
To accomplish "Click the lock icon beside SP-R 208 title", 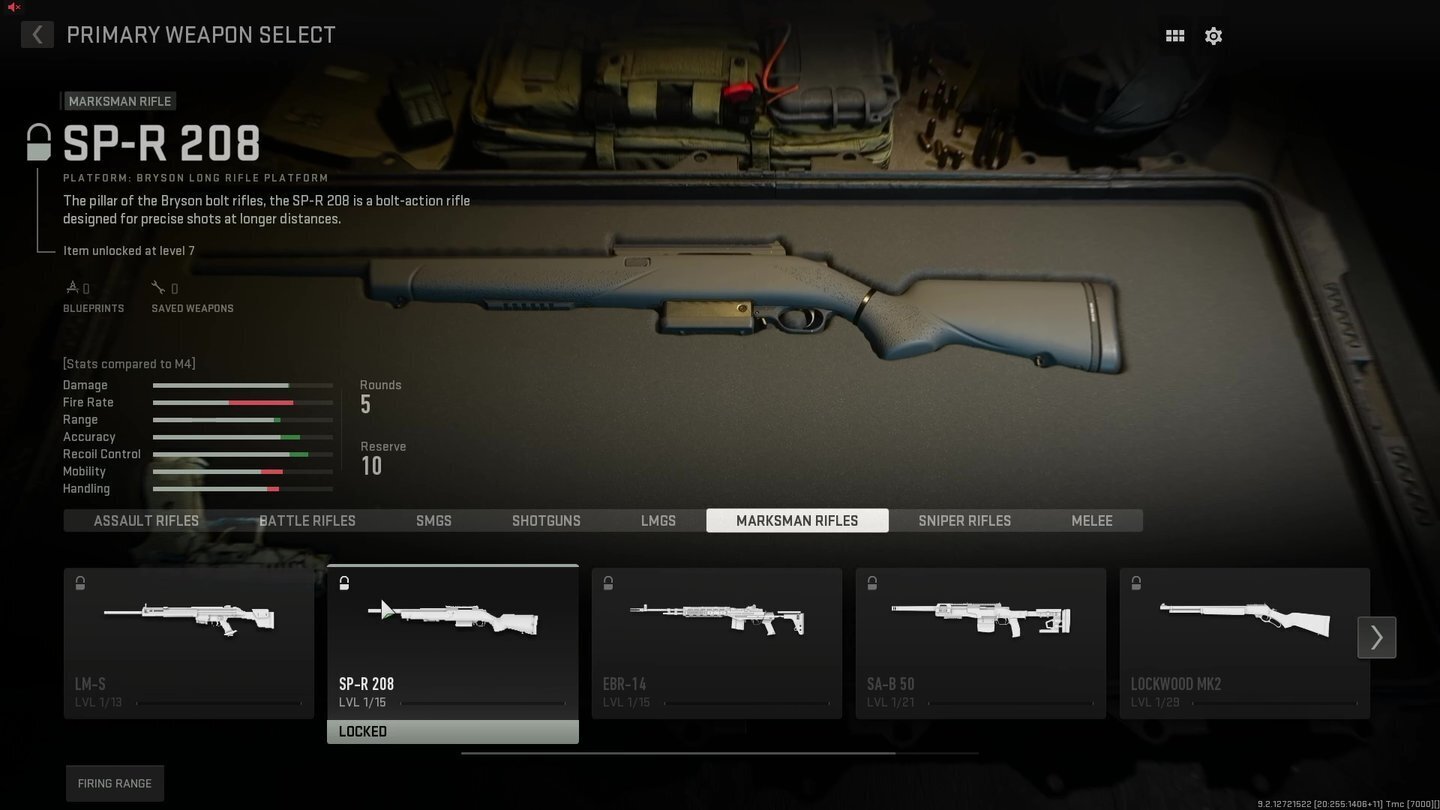I will coord(39,142).
